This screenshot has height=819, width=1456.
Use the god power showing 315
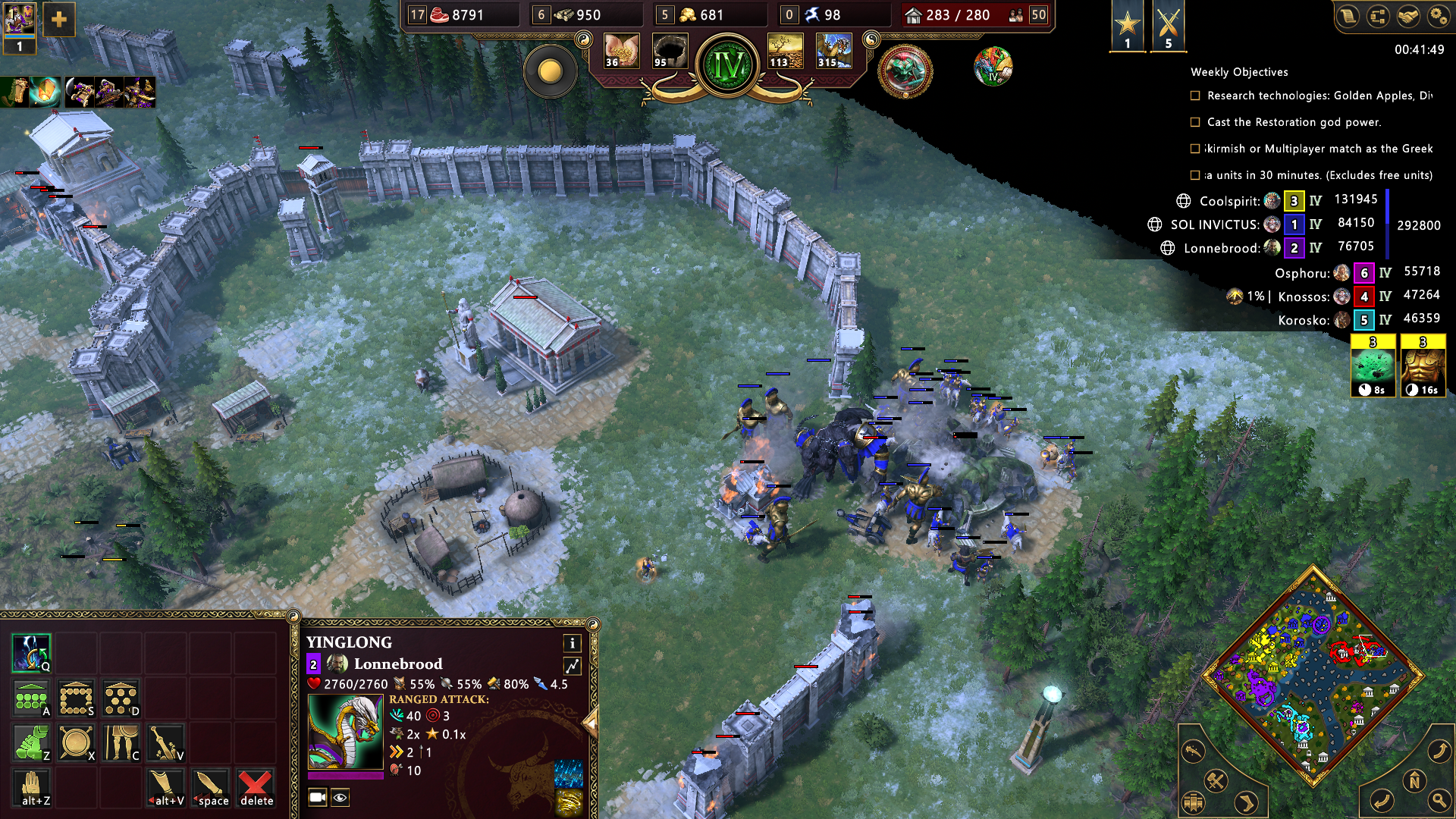click(833, 52)
